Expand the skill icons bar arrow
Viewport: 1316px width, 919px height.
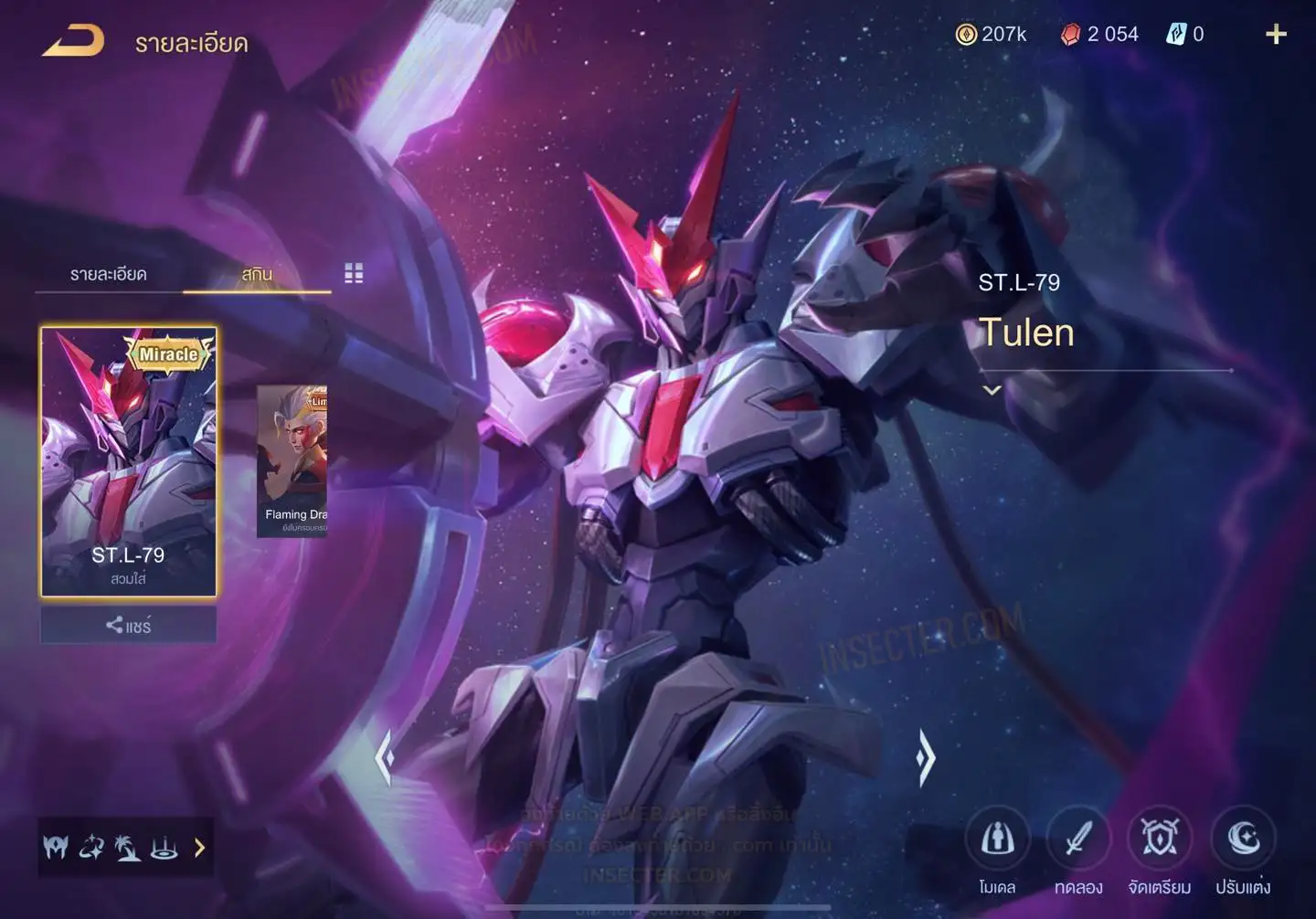click(x=199, y=848)
